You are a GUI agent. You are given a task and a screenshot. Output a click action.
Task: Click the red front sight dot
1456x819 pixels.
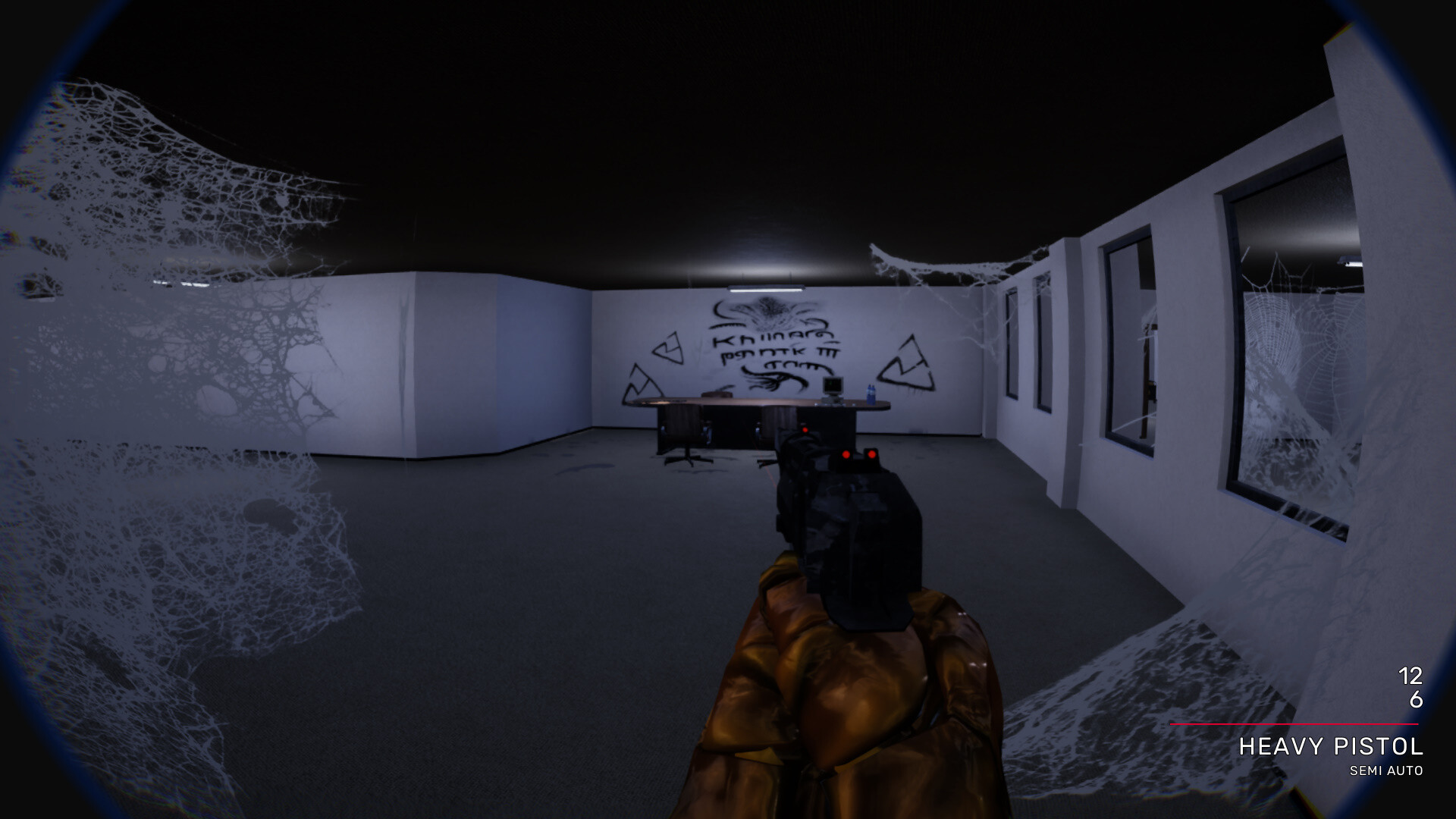pos(805,430)
